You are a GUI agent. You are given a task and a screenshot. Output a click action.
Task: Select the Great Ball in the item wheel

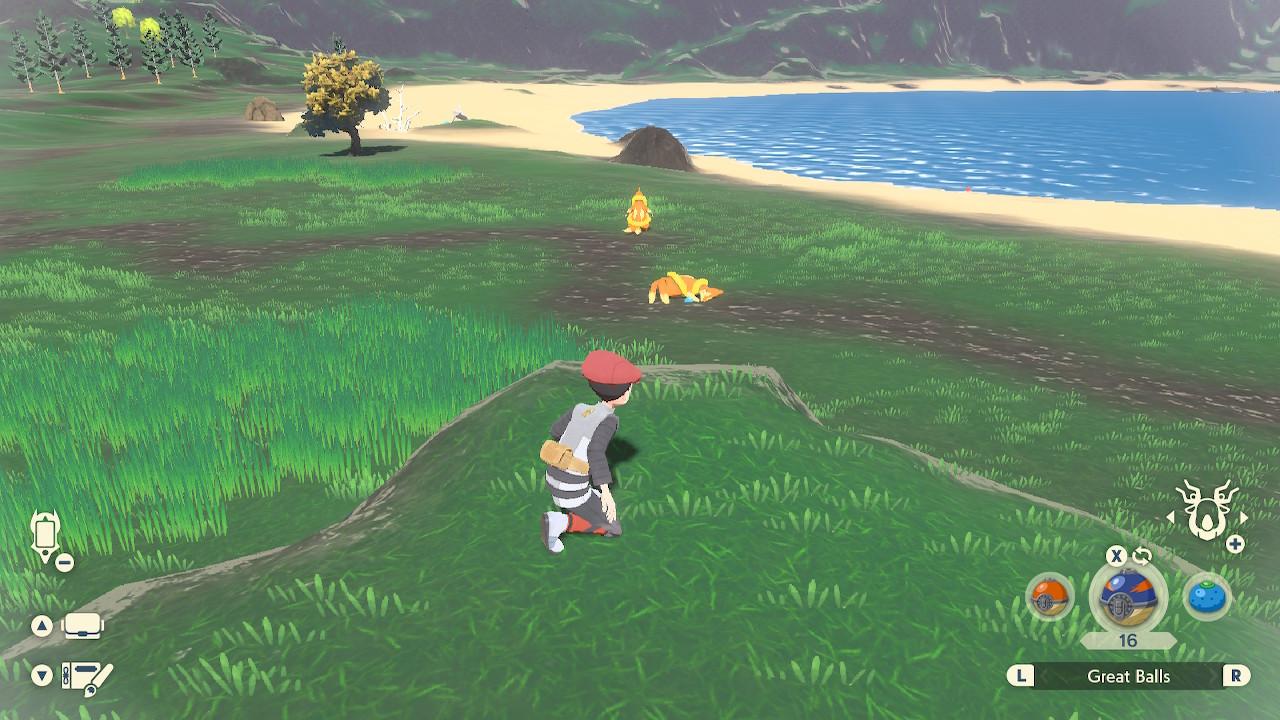point(1127,599)
